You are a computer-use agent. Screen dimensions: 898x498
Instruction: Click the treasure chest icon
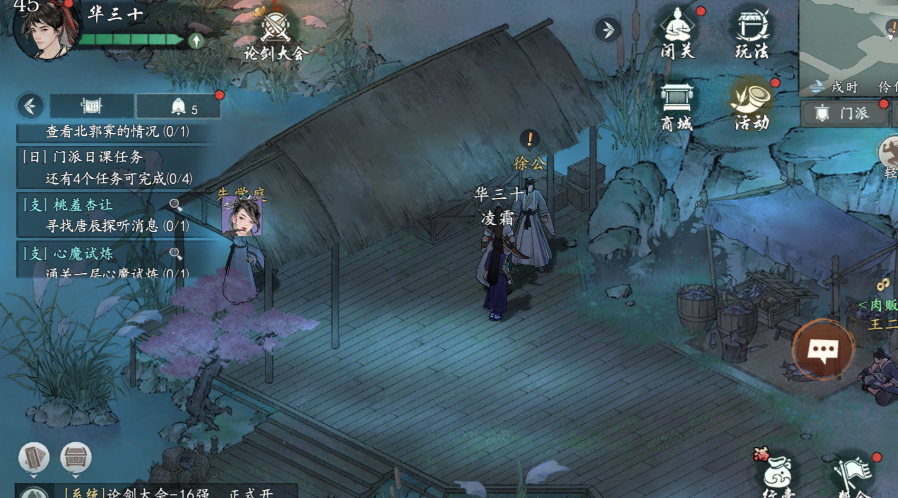click(76, 458)
